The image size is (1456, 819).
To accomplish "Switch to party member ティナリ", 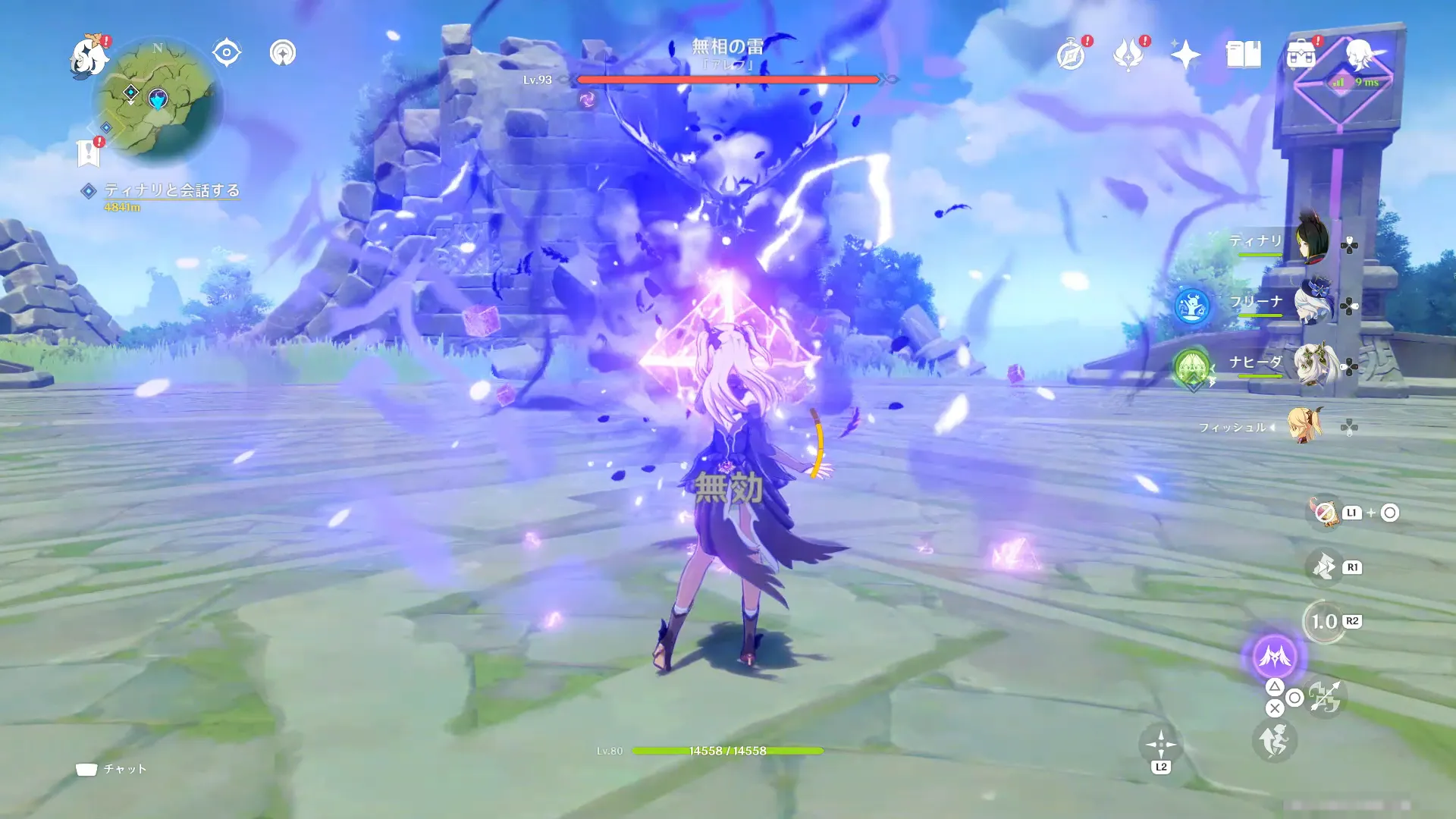I will pos(1310,241).
